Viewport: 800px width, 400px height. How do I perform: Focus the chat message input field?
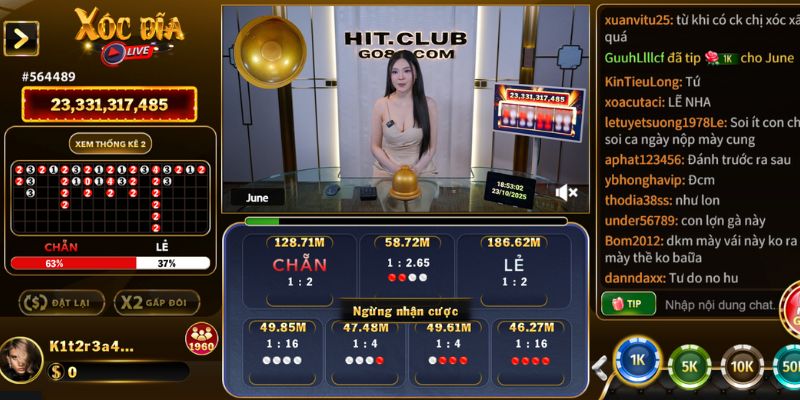click(720, 303)
